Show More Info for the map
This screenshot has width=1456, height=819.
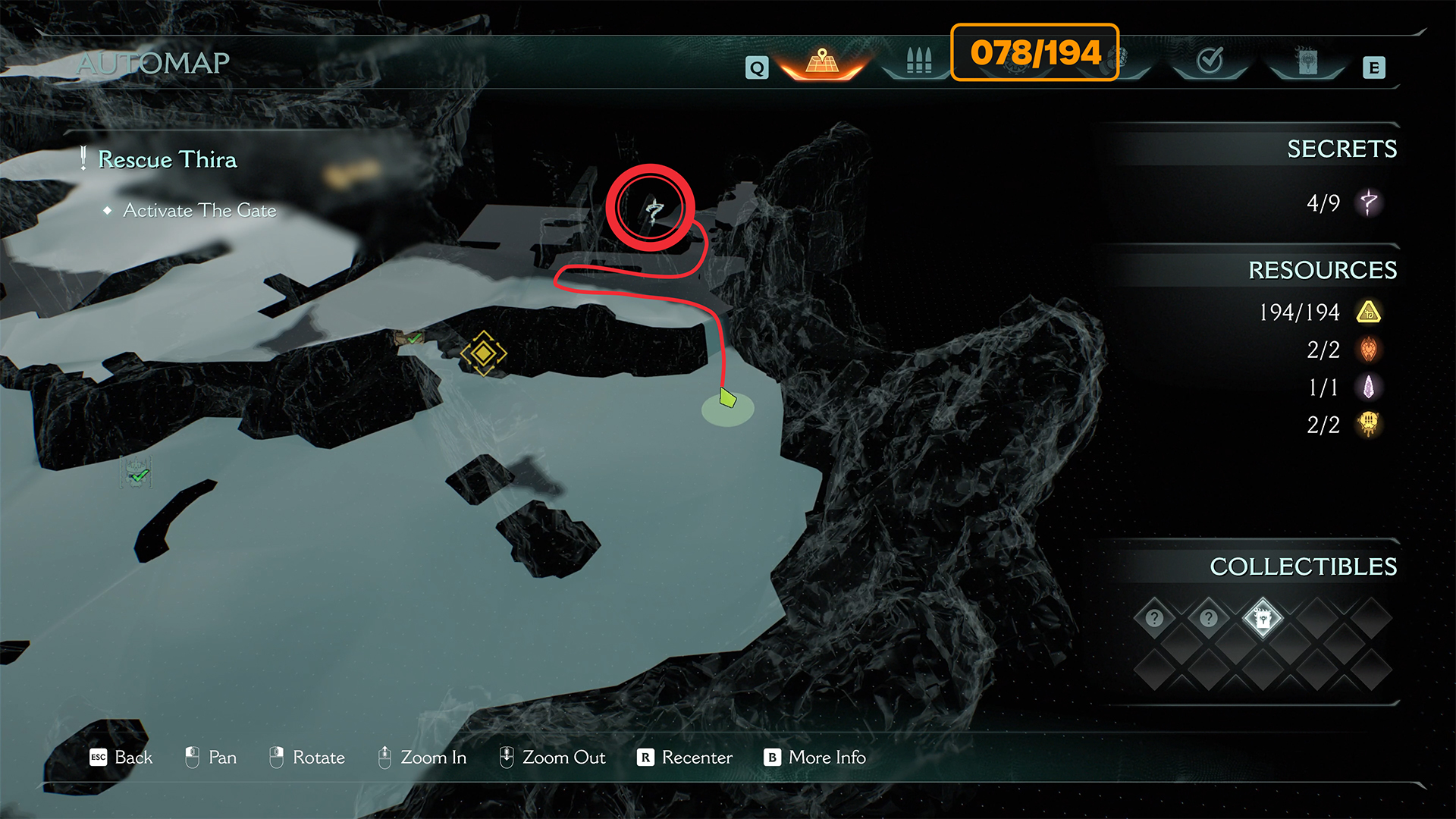(815, 758)
